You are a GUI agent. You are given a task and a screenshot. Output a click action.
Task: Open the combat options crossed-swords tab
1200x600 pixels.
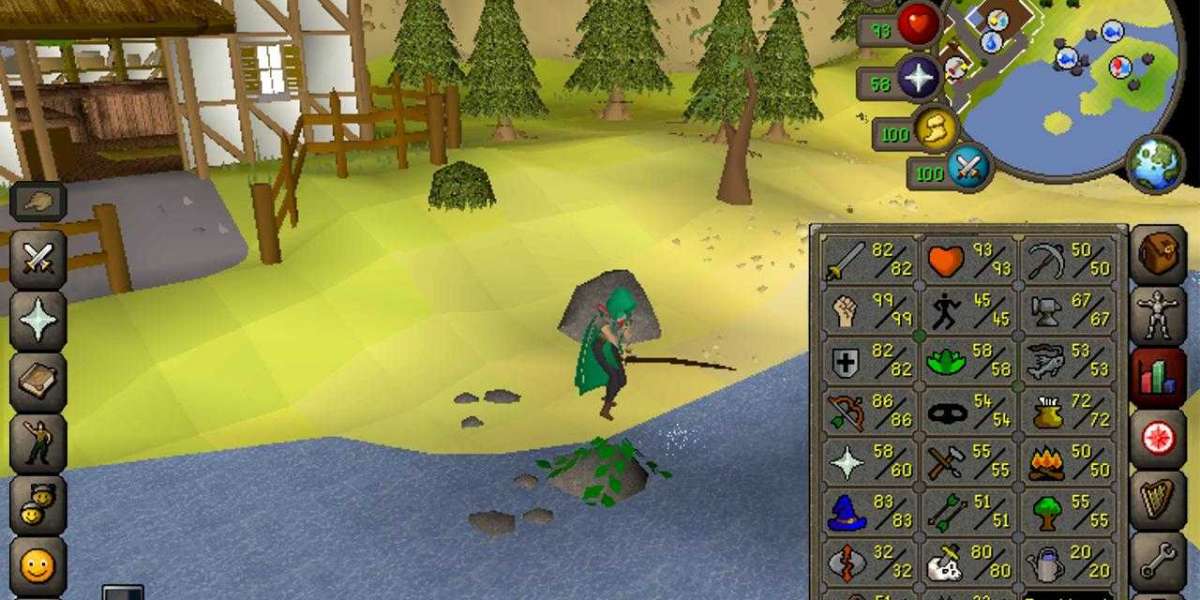point(38,259)
